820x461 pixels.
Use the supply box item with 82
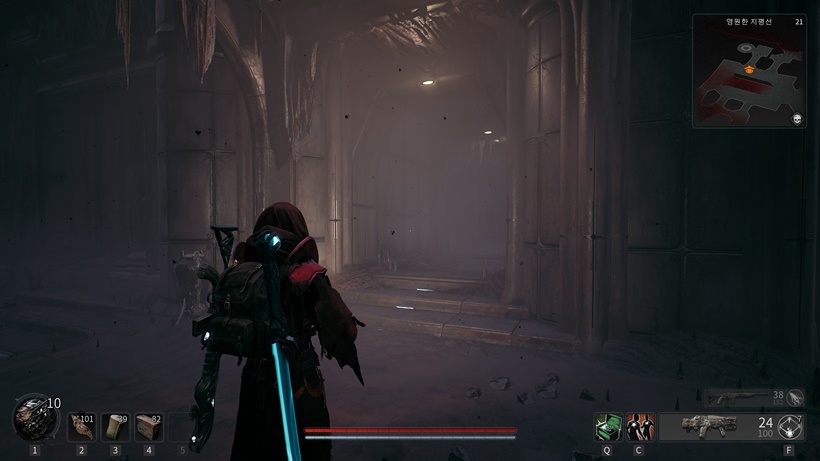coord(149,427)
